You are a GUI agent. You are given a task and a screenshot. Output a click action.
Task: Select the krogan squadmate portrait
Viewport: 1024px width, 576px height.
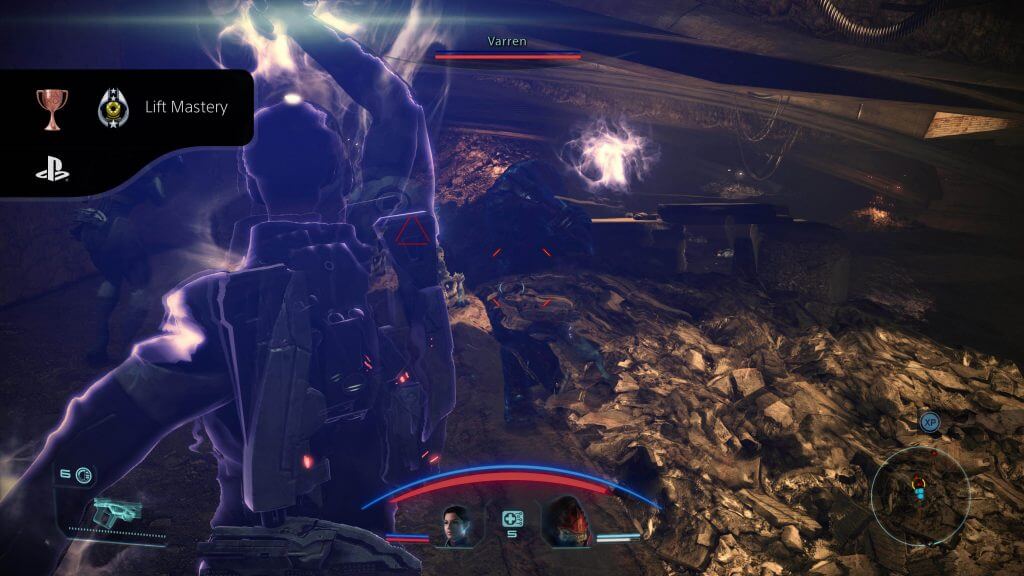pyautogui.click(x=564, y=523)
